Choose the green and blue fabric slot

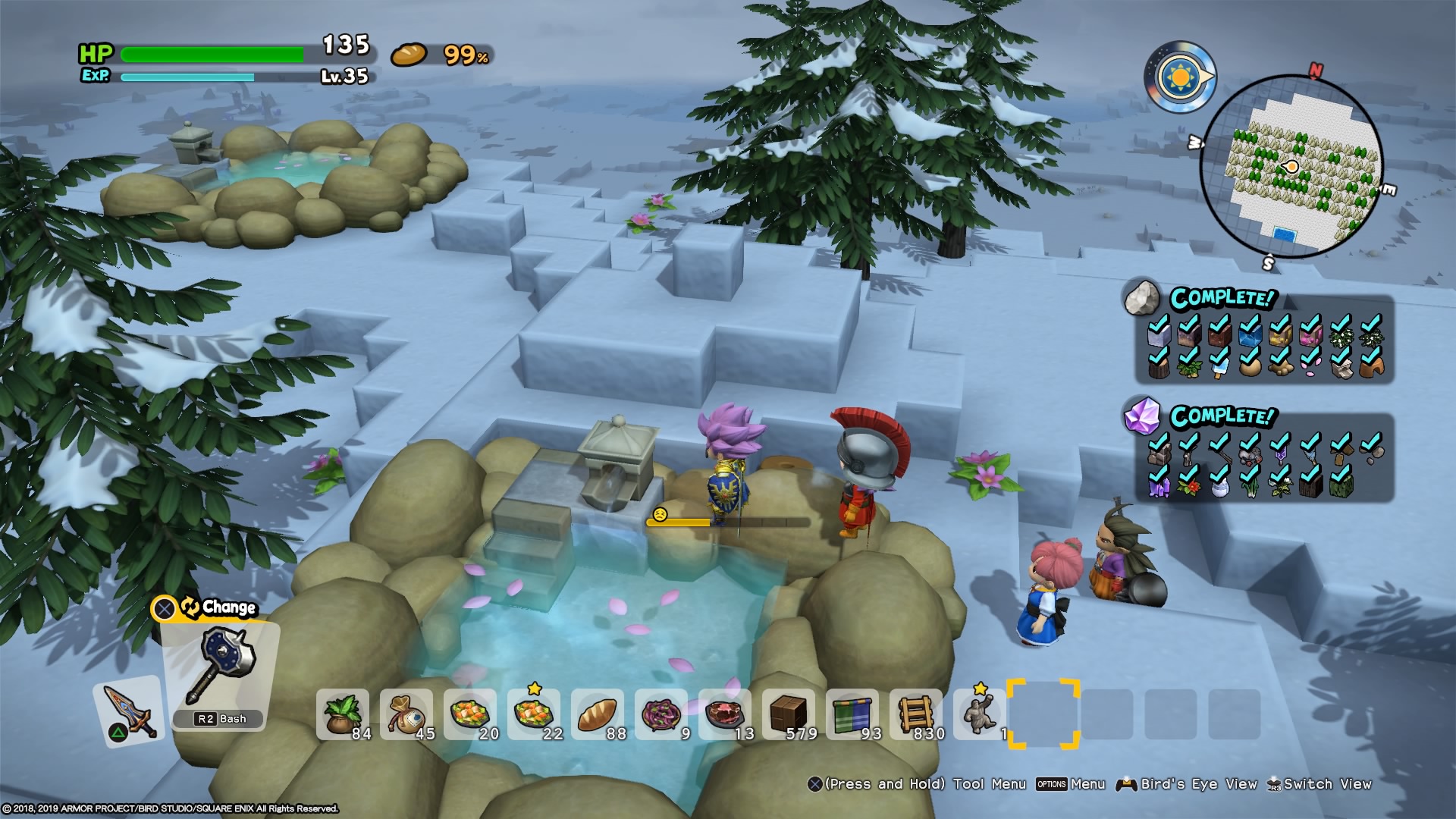pos(853,715)
